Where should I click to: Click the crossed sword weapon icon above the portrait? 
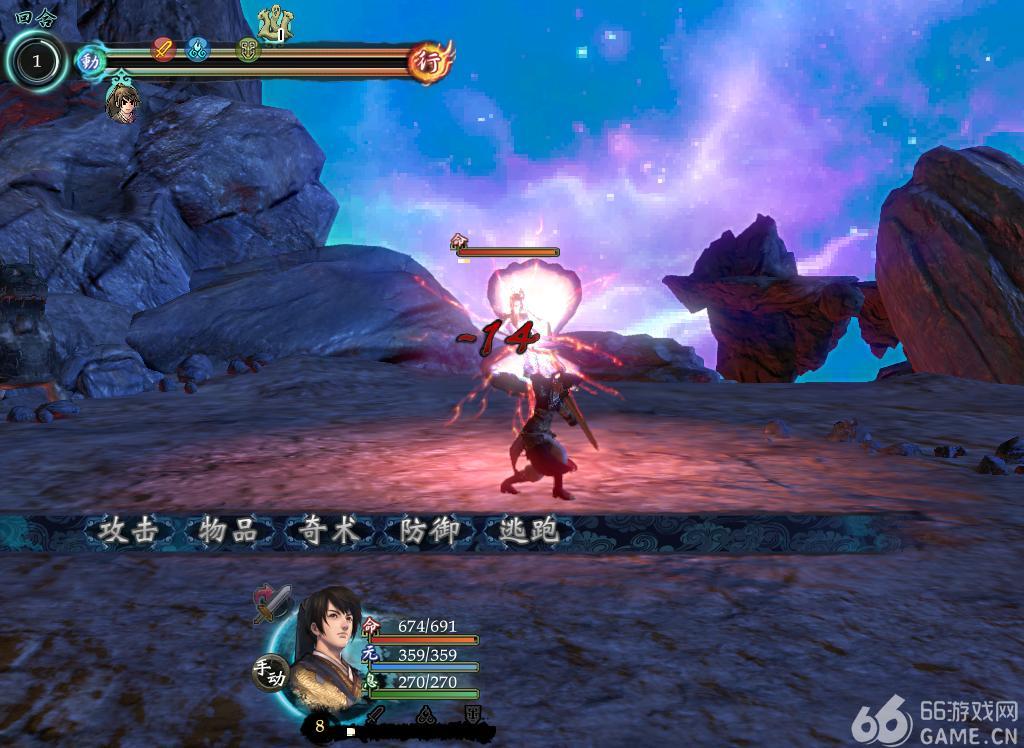pyautogui.click(x=272, y=603)
